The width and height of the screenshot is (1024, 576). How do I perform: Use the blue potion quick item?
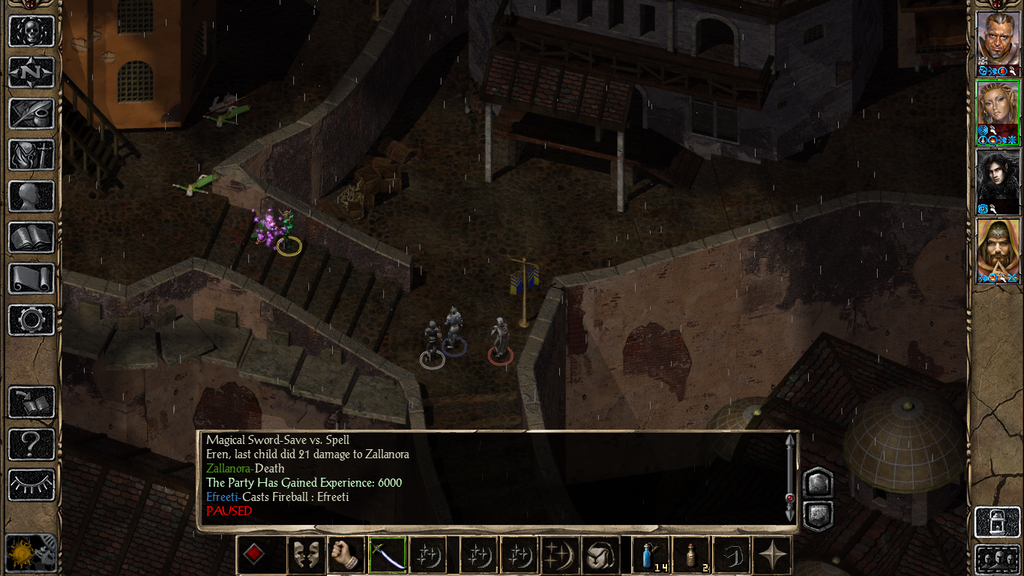[653, 555]
